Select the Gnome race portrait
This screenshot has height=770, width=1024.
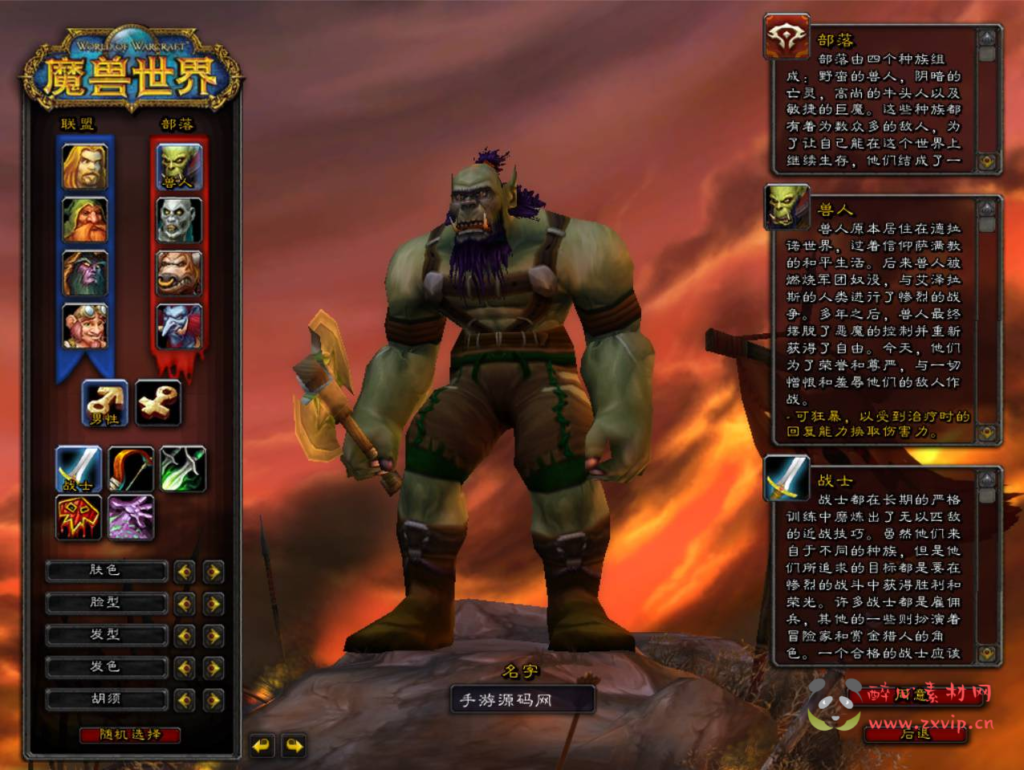[85, 326]
